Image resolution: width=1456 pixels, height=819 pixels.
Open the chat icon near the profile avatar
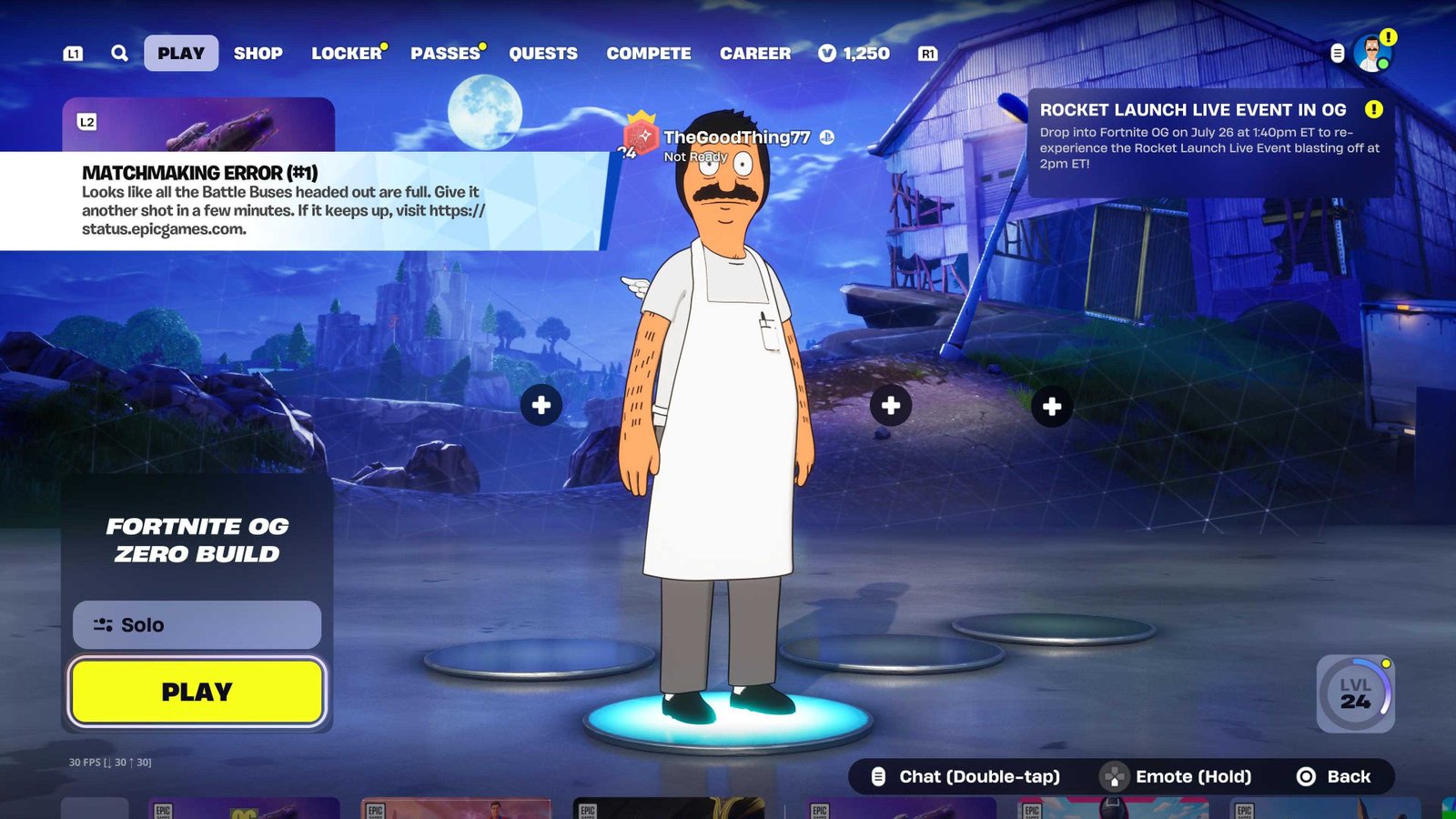coord(1338,53)
